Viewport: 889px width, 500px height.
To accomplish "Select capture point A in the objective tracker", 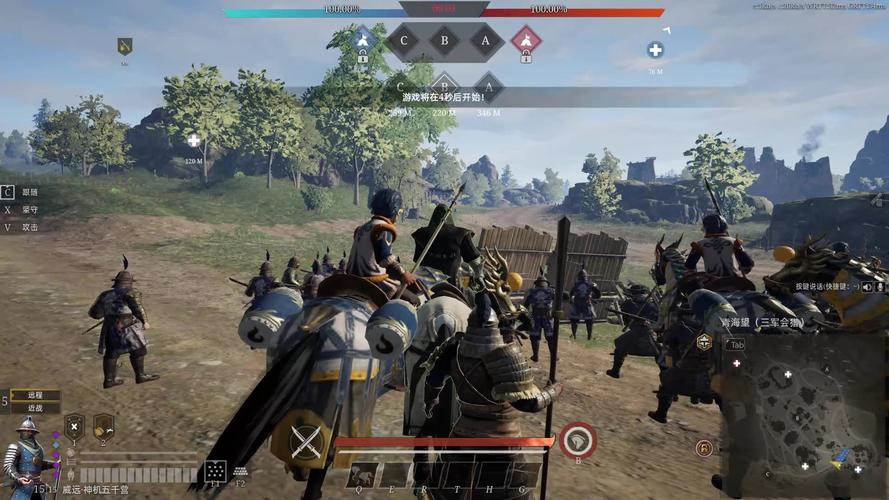I will 486,41.
